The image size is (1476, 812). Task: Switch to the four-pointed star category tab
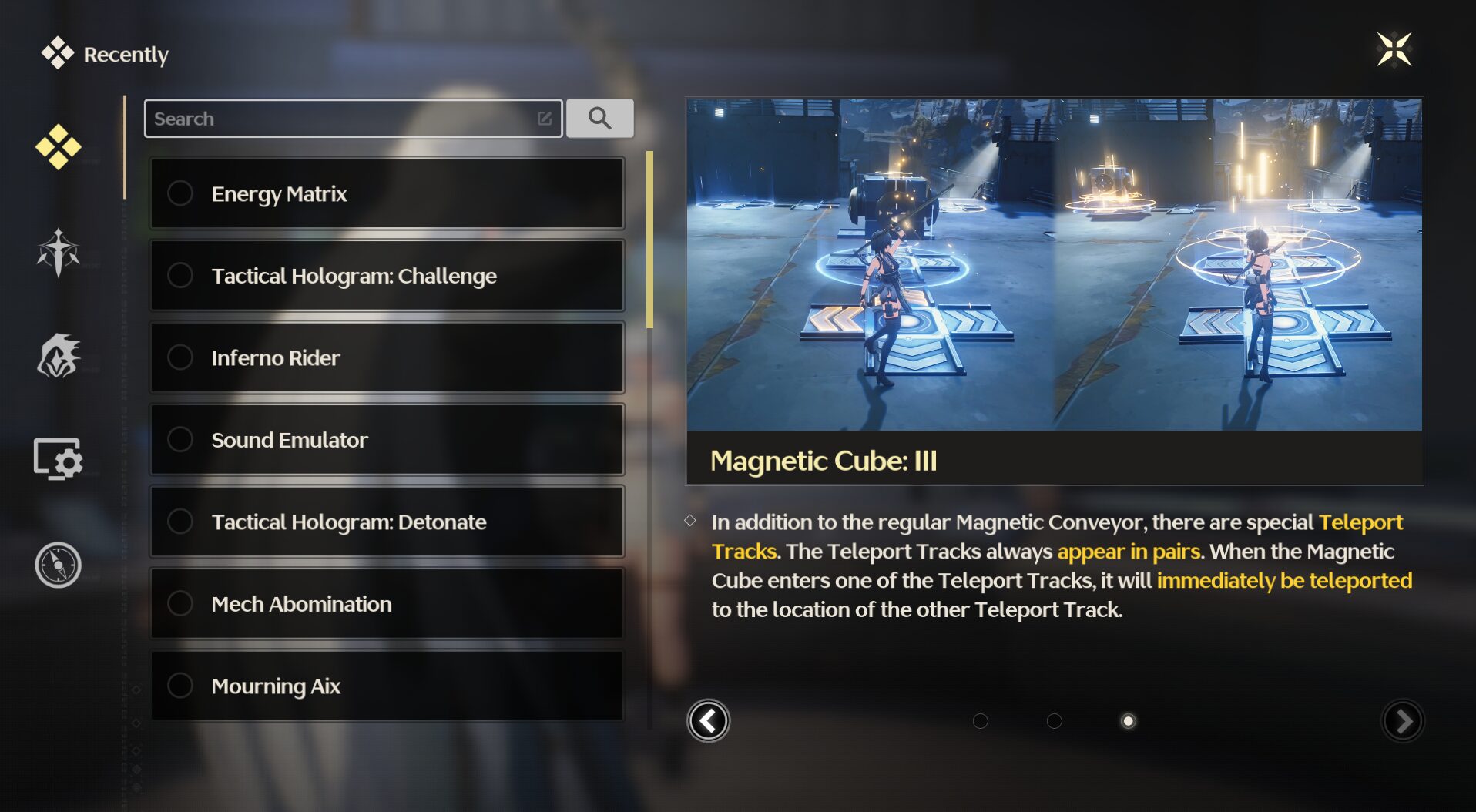click(x=59, y=253)
